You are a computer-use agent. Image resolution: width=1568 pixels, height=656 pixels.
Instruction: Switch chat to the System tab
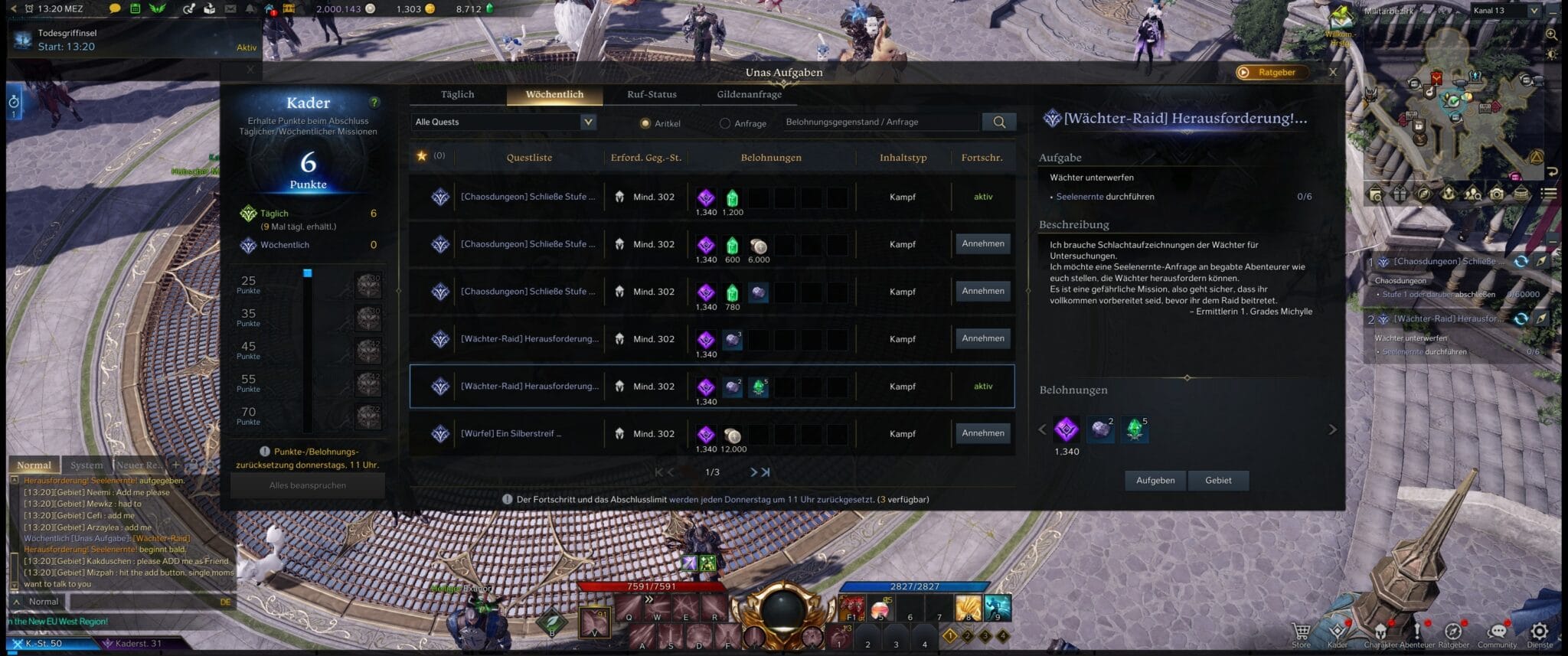[87, 465]
